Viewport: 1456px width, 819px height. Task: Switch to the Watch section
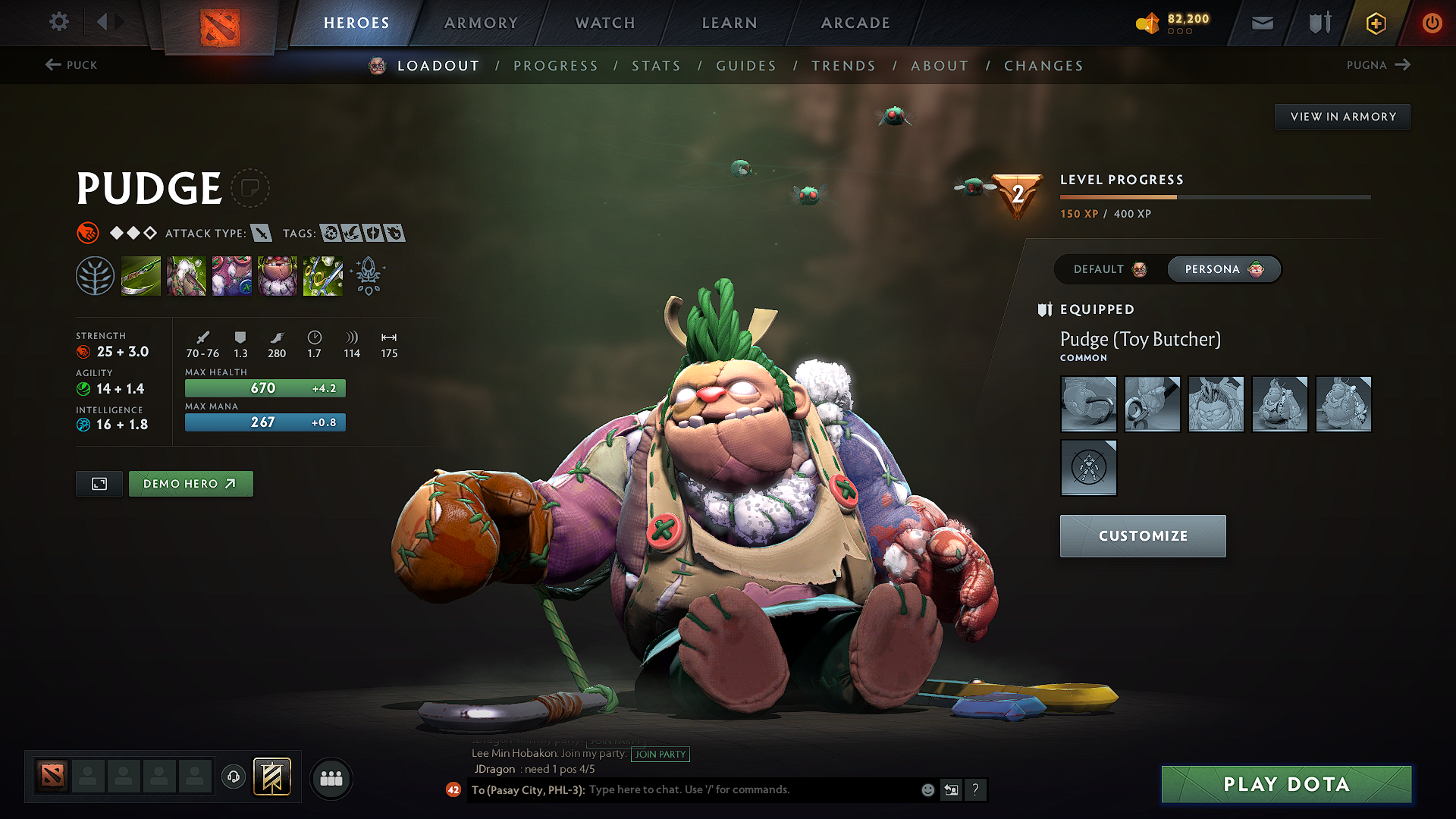(x=605, y=23)
